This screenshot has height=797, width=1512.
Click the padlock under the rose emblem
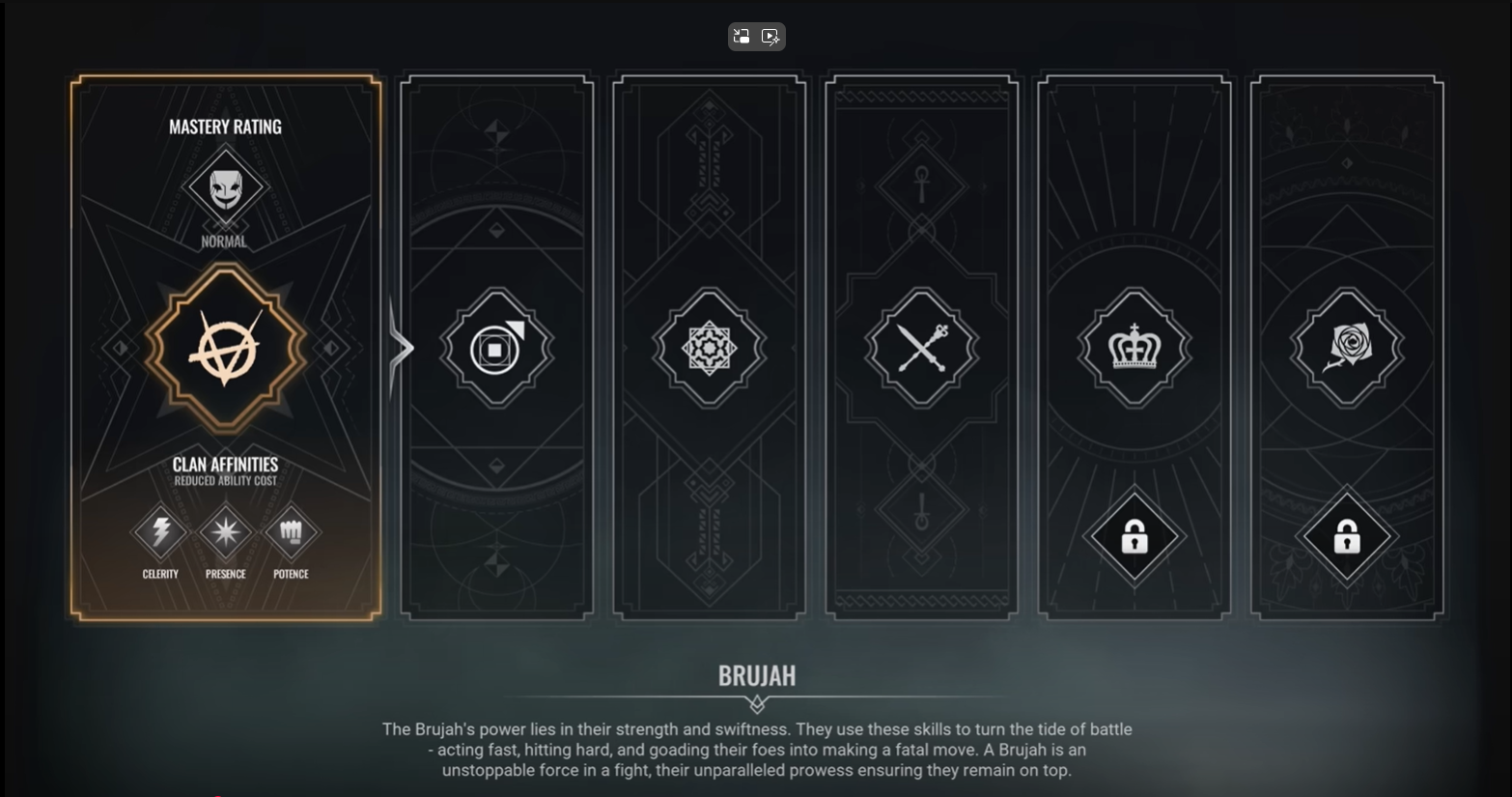tap(1347, 536)
